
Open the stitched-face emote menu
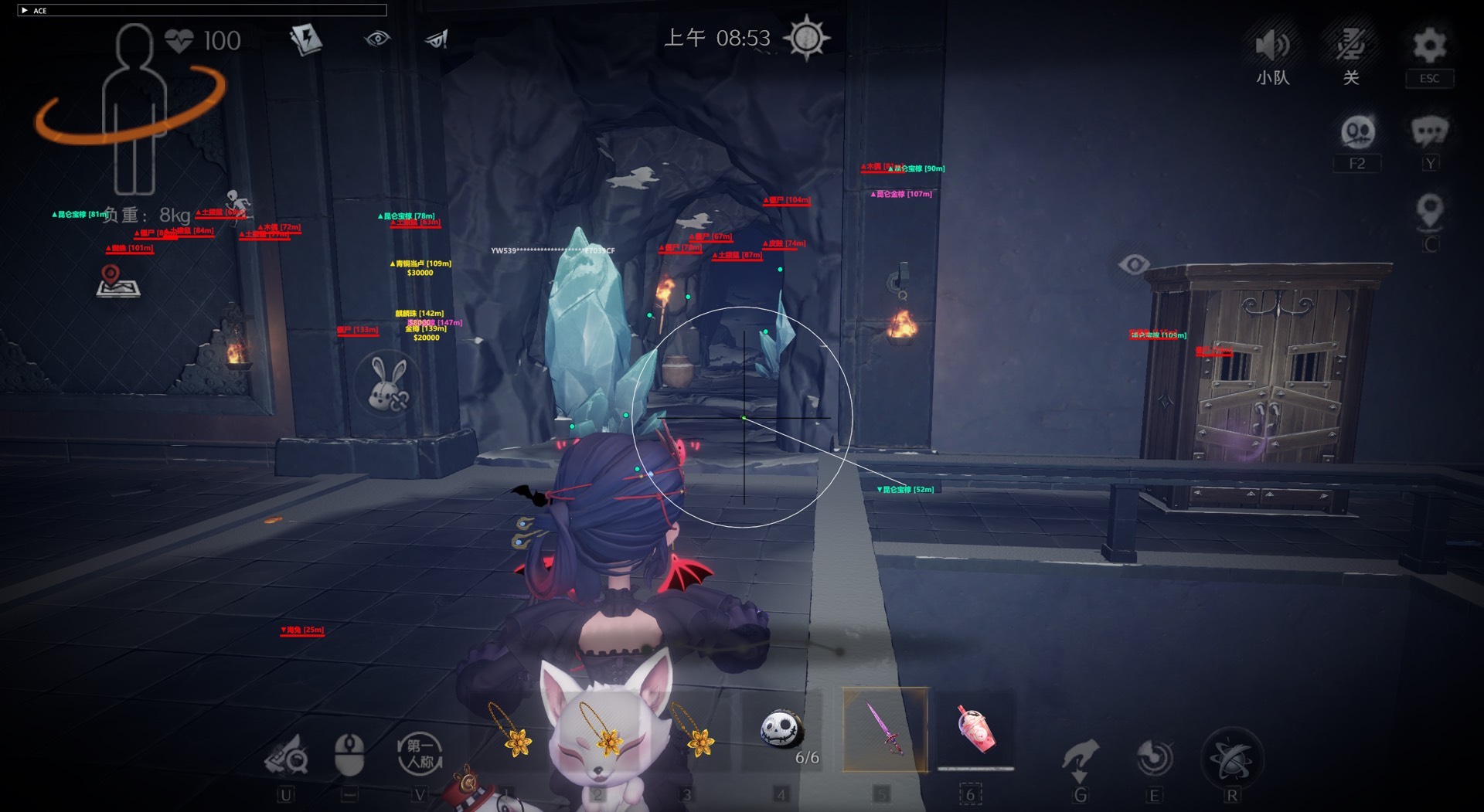click(x=1357, y=133)
